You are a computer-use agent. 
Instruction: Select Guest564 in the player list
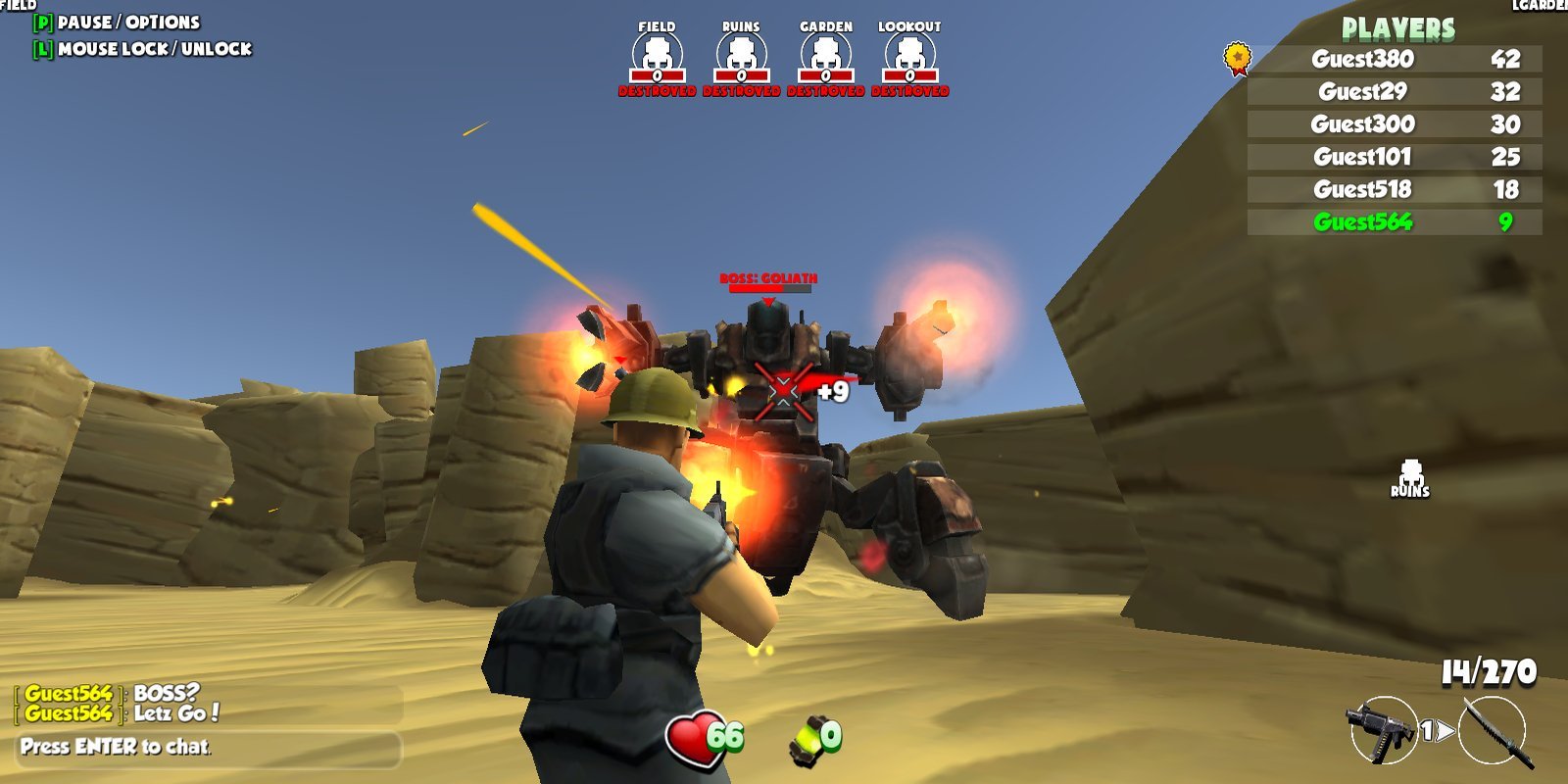coord(1362,222)
